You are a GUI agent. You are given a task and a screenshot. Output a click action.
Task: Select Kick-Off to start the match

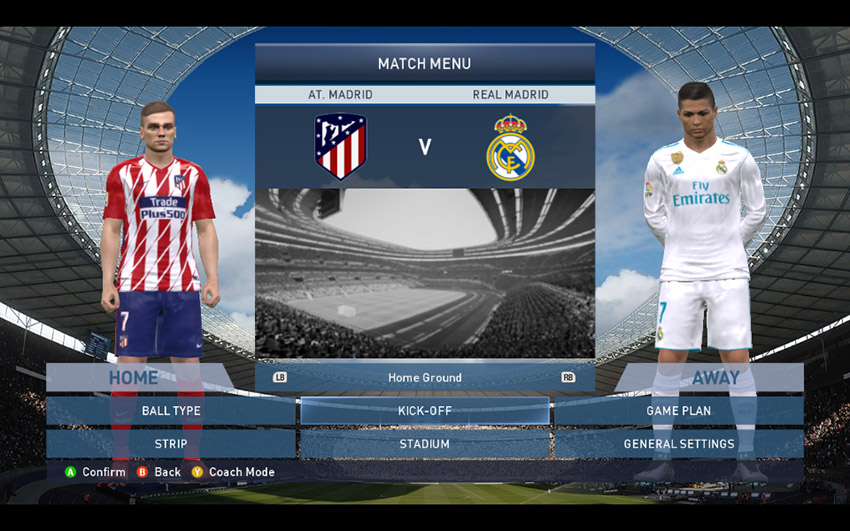(x=424, y=411)
